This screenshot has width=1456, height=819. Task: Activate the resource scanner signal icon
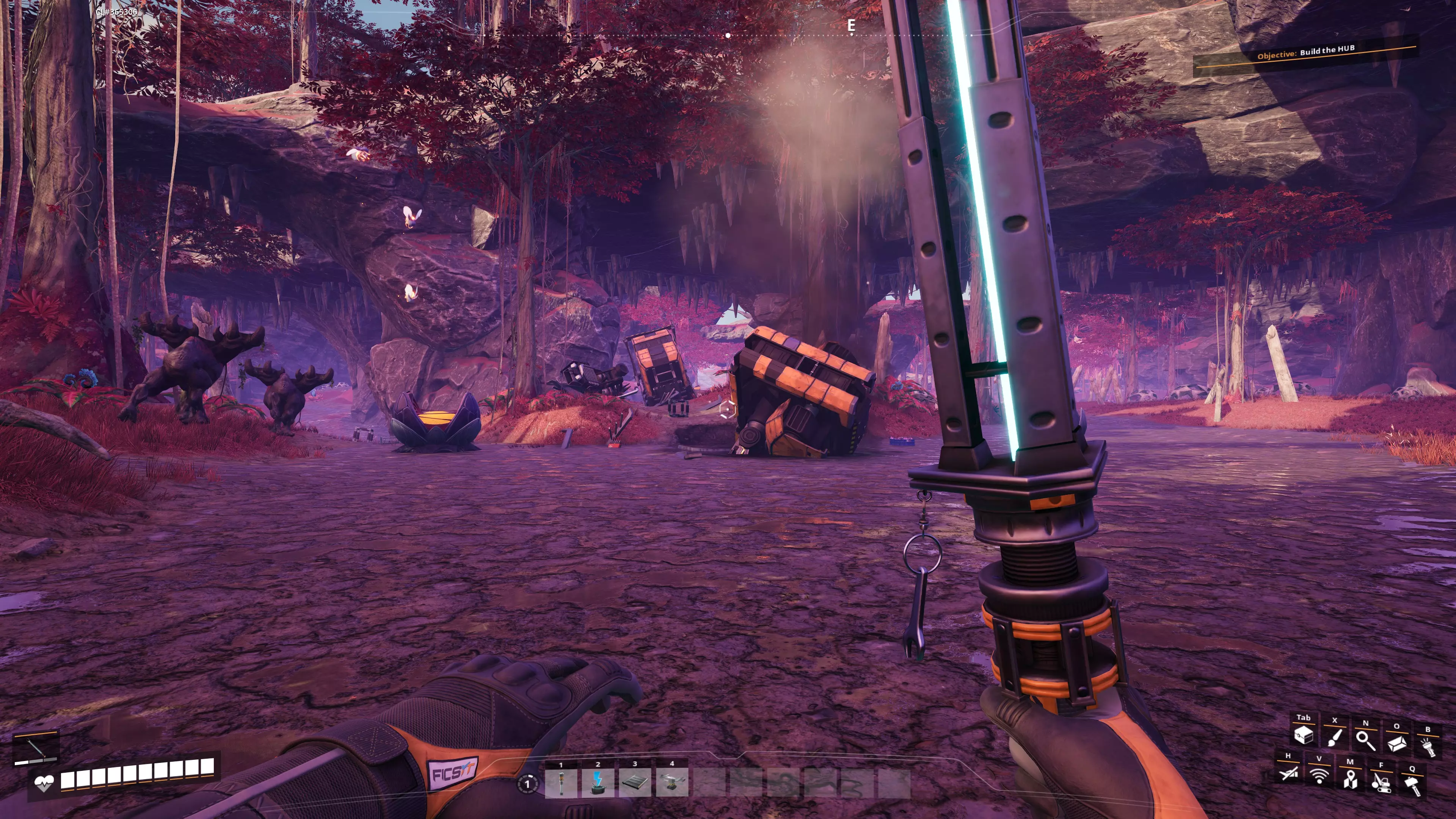pyautogui.click(x=1319, y=775)
